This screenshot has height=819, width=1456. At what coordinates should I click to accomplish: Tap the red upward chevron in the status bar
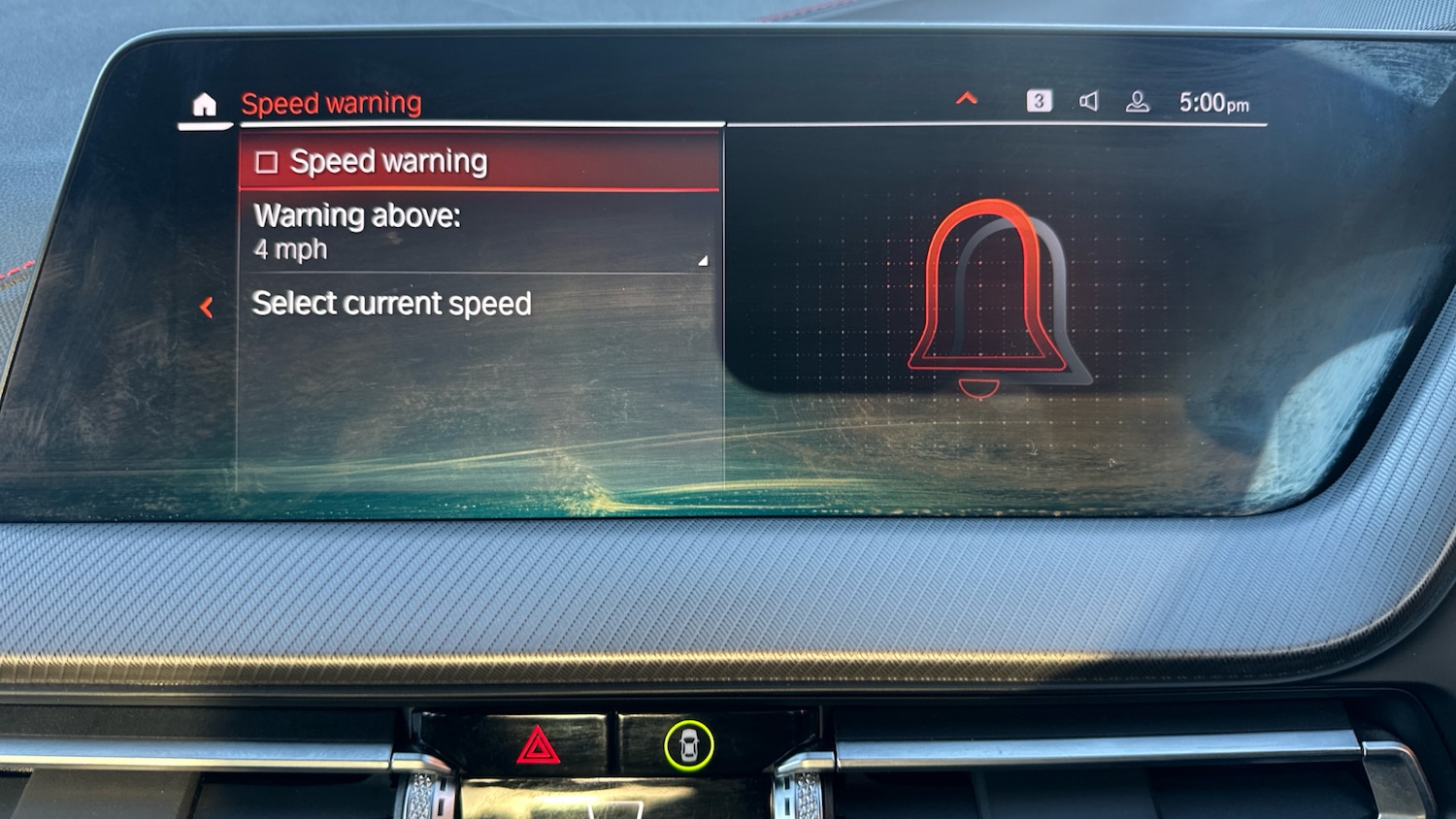point(967,99)
